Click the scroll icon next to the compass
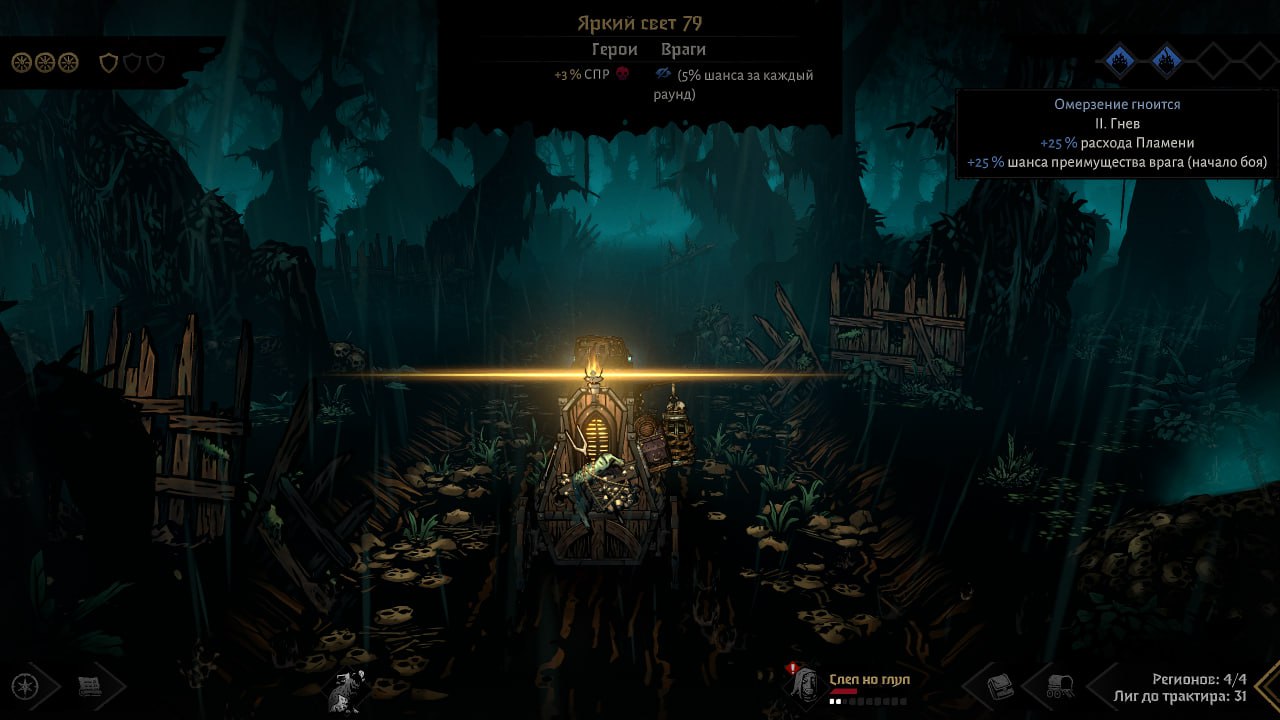1280x720 pixels. click(x=91, y=686)
